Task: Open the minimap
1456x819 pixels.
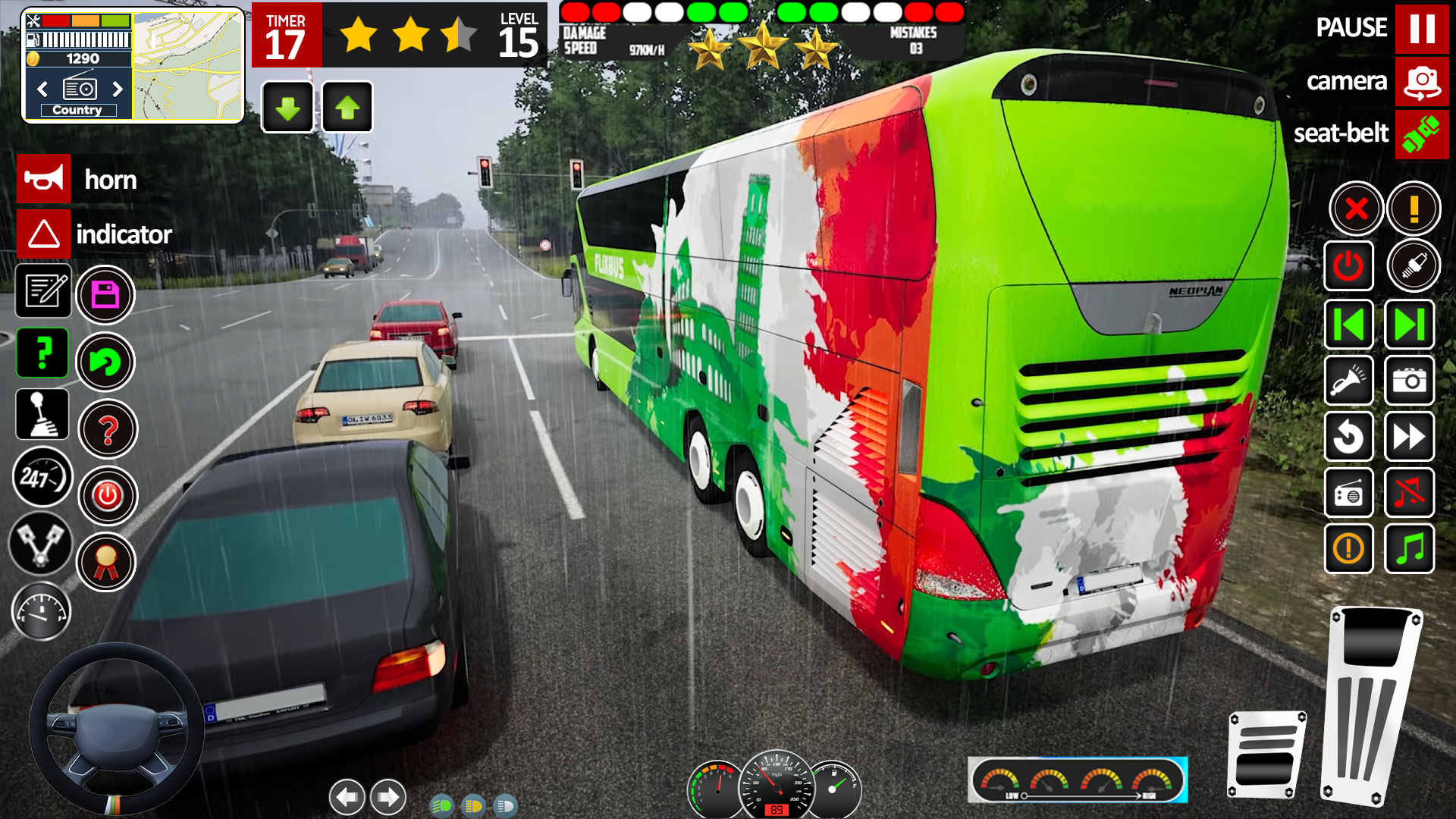Action: pyautogui.click(x=188, y=65)
